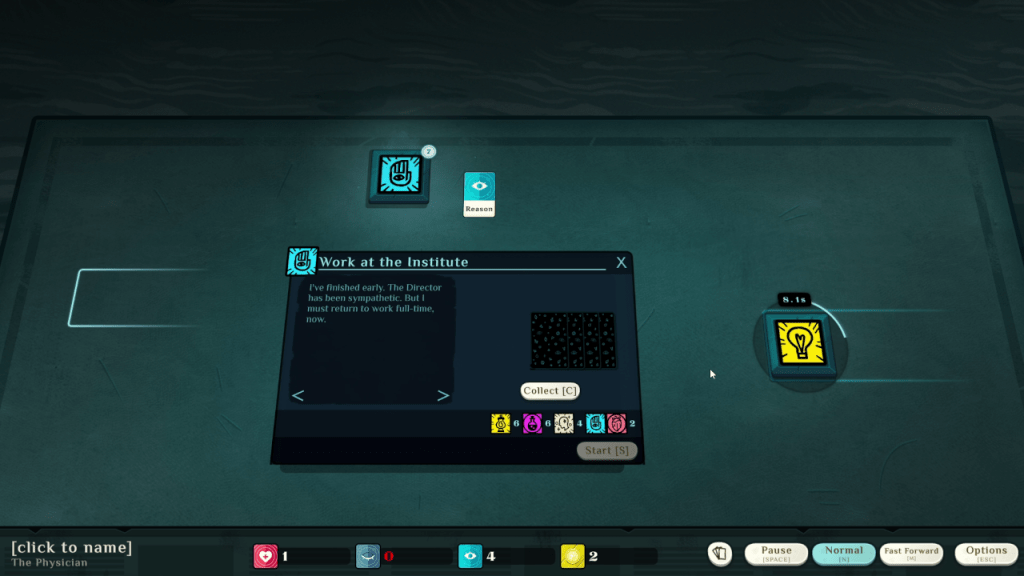
Task: Pick the Reason card on the table
Action: [479, 194]
